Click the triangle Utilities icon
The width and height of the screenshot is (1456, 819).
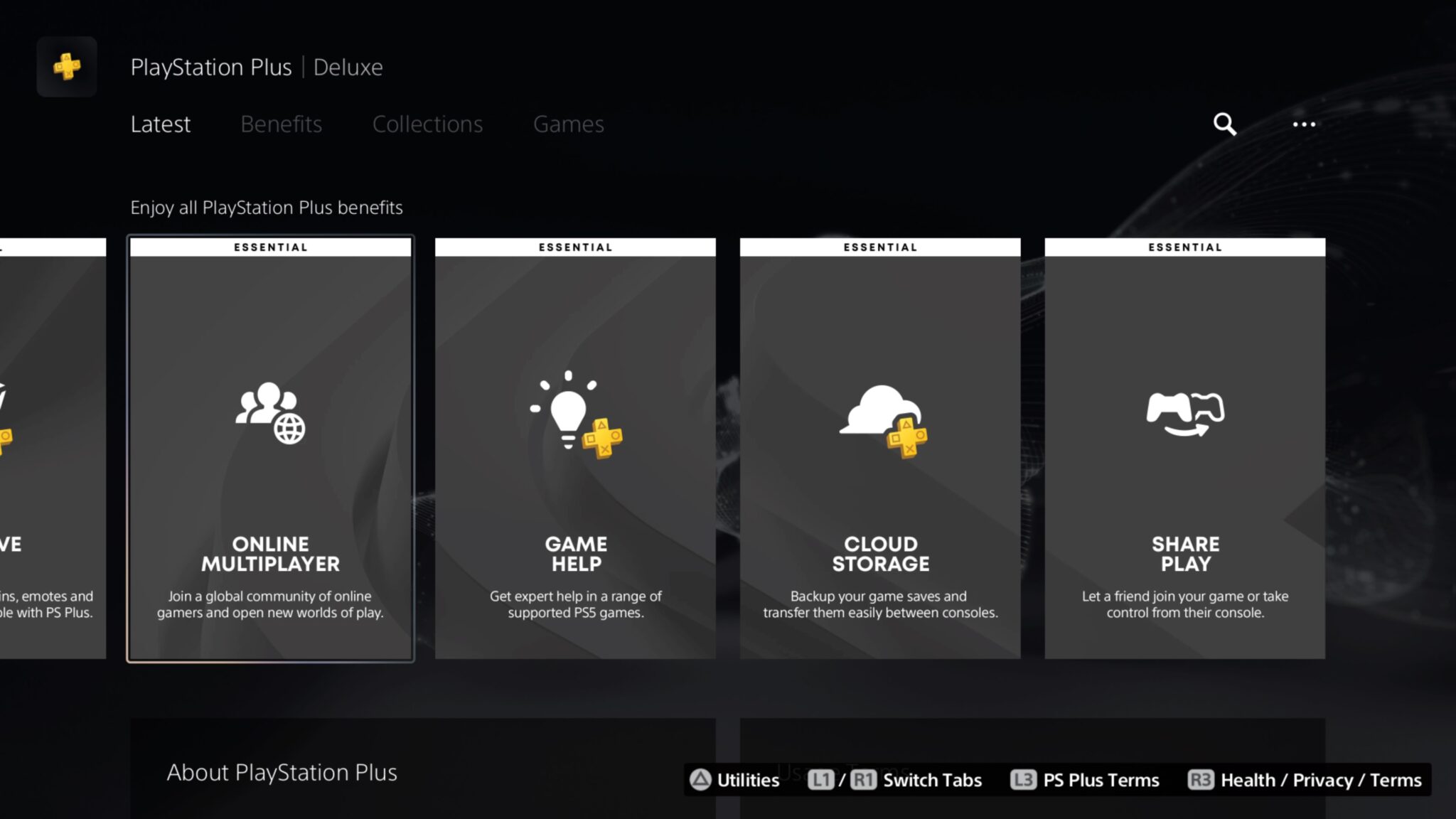[x=701, y=780]
